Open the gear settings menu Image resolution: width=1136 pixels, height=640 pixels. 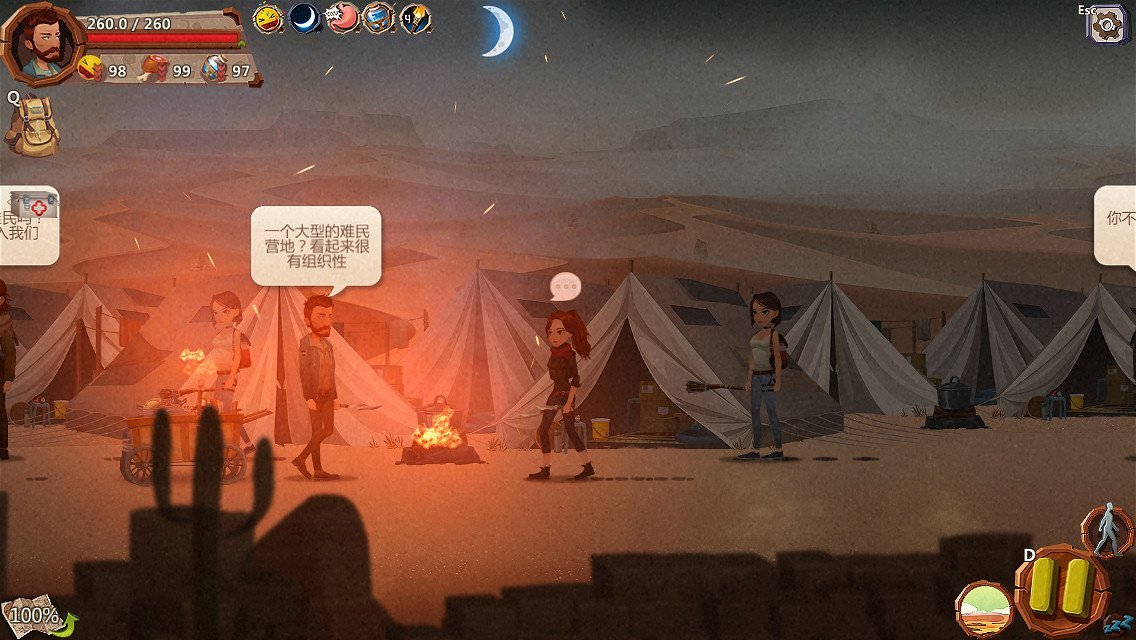point(1107,24)
